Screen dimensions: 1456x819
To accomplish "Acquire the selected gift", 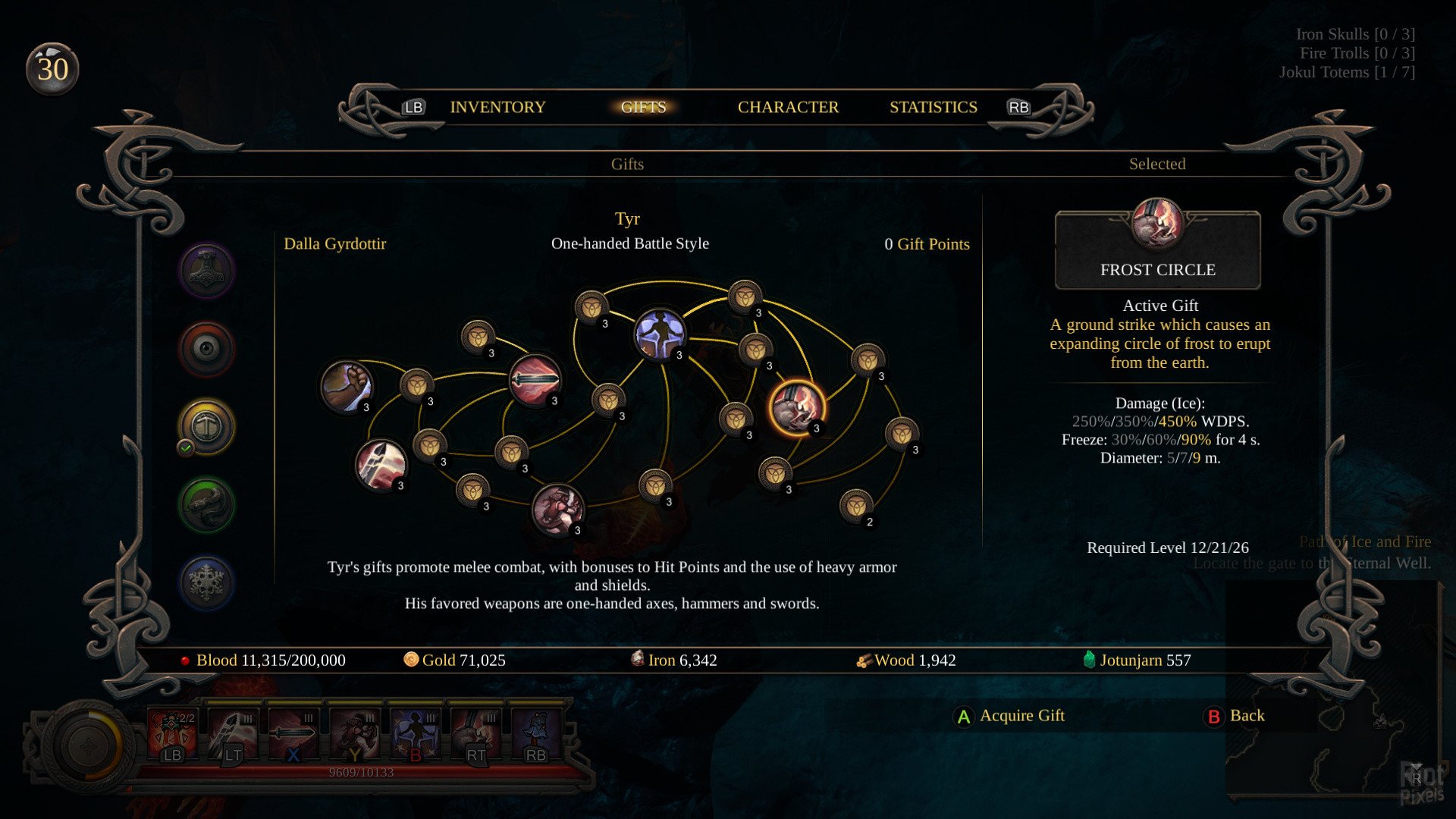I will [1010, 716].
